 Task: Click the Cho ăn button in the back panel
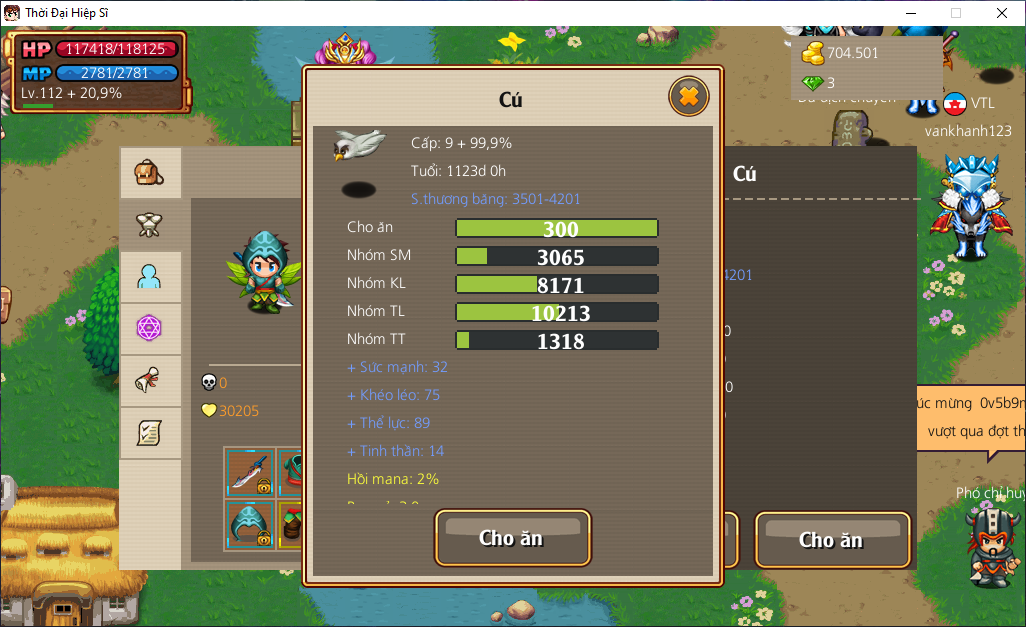[x=831, y=540]
